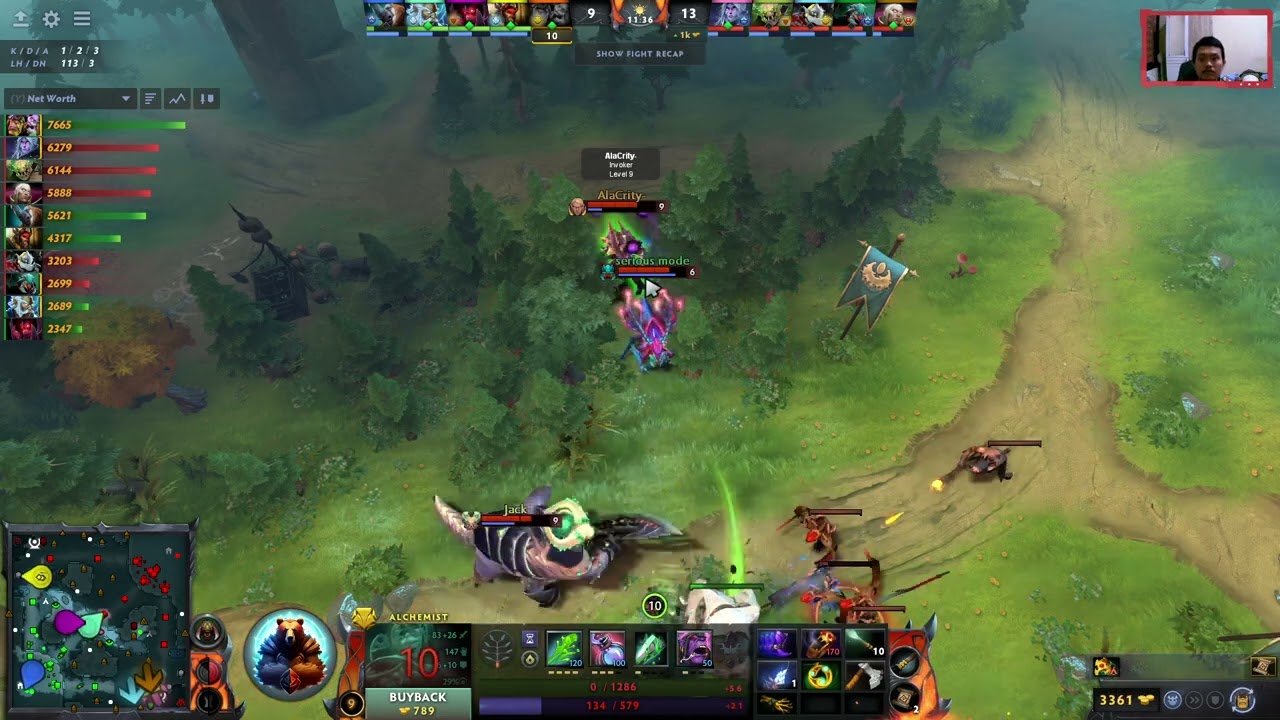Toggle the hourglass stats display
The width and height of the screenshot is (1280, 720).
[529, 637]
